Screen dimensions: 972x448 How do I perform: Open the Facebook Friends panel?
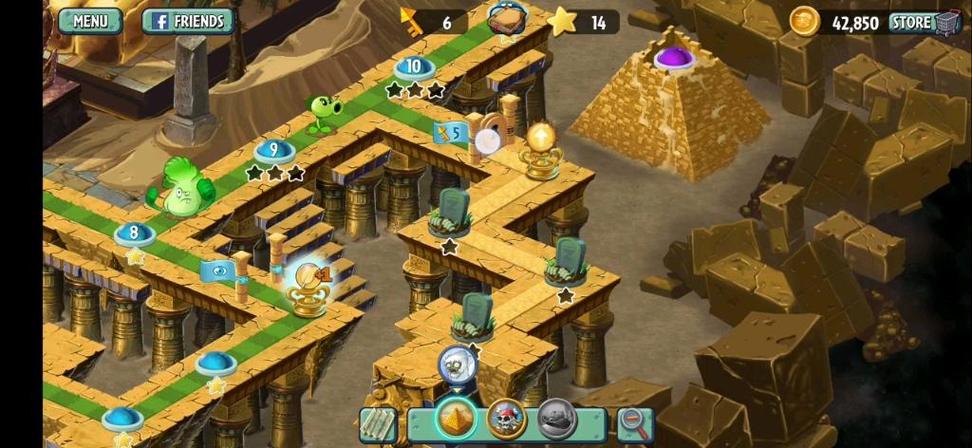(188, 21)
